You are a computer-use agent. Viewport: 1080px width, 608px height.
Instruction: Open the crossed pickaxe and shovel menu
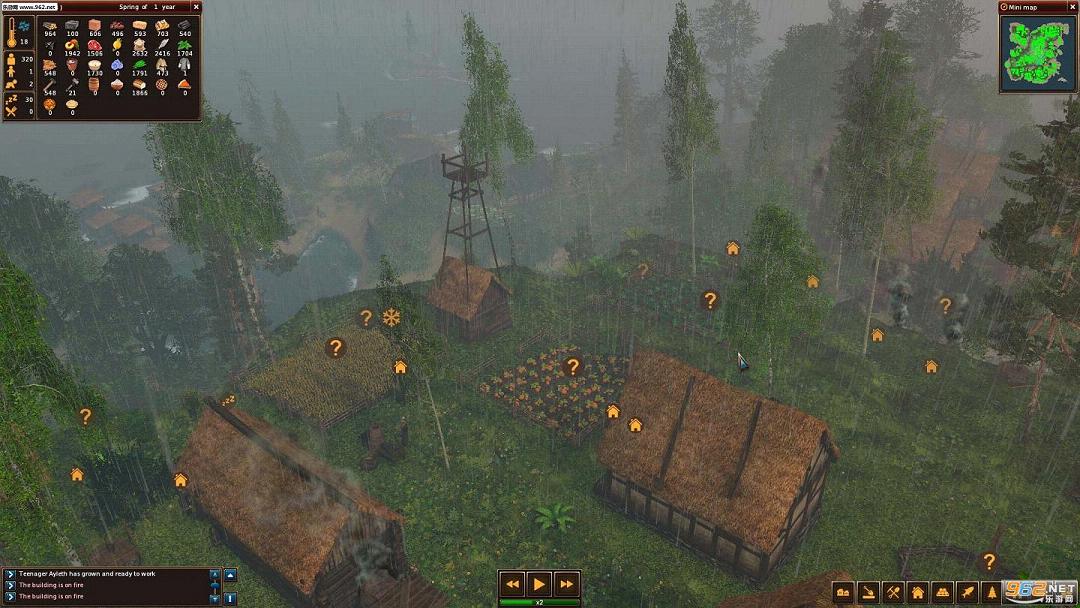pos(893,592)
